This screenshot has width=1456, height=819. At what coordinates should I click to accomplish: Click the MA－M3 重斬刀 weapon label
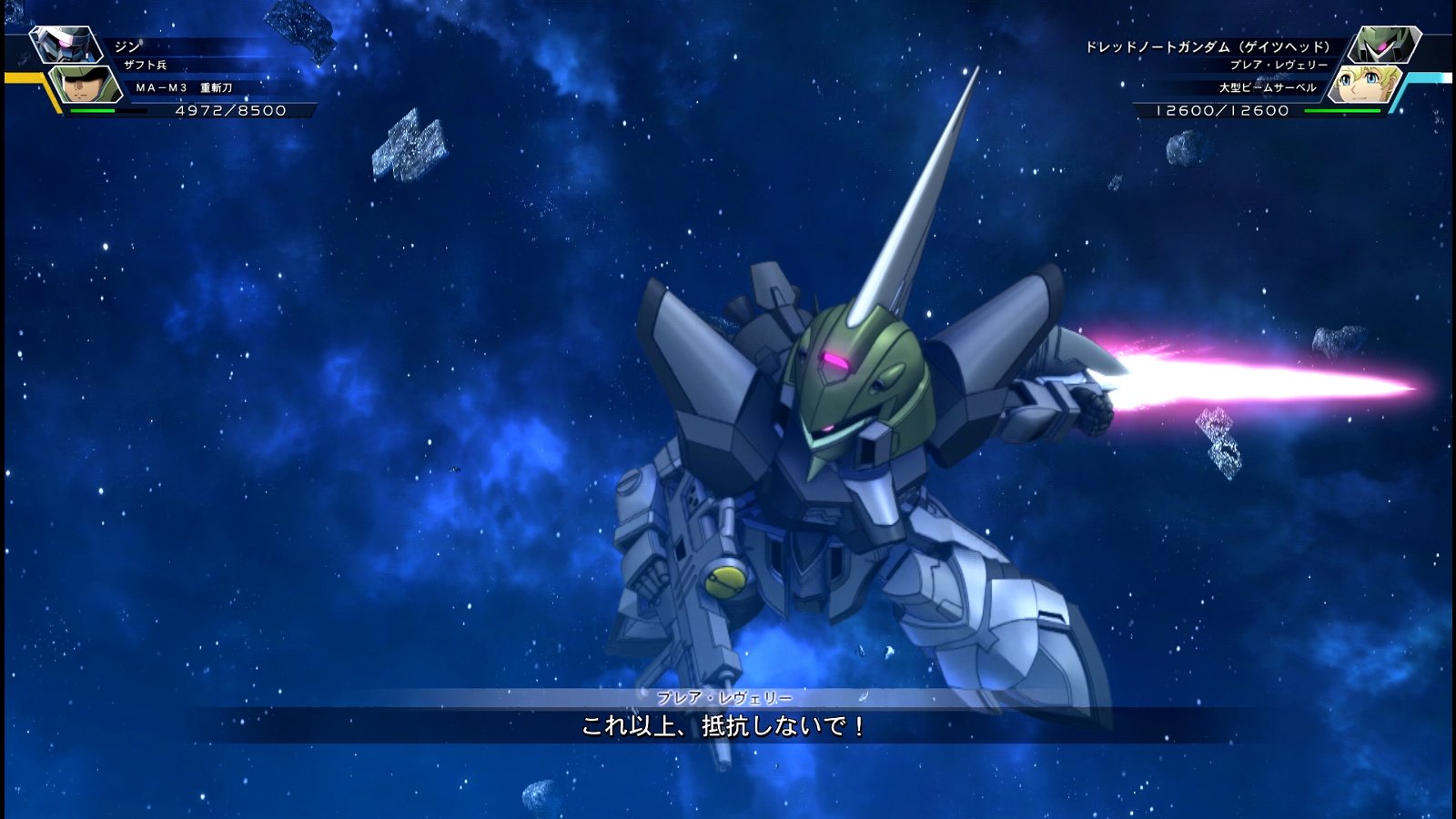pos(182,86)
